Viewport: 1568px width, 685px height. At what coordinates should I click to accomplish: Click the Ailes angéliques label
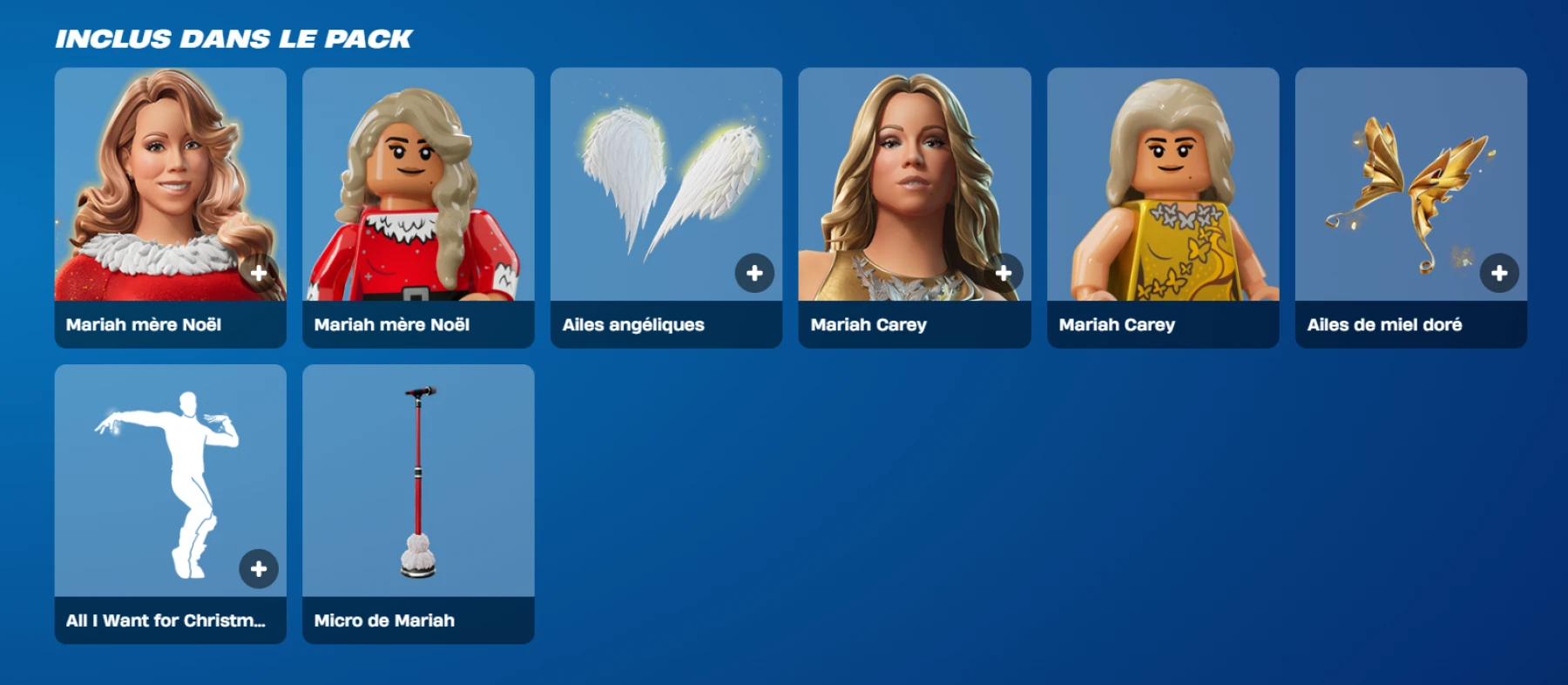[x=634, y=324]
